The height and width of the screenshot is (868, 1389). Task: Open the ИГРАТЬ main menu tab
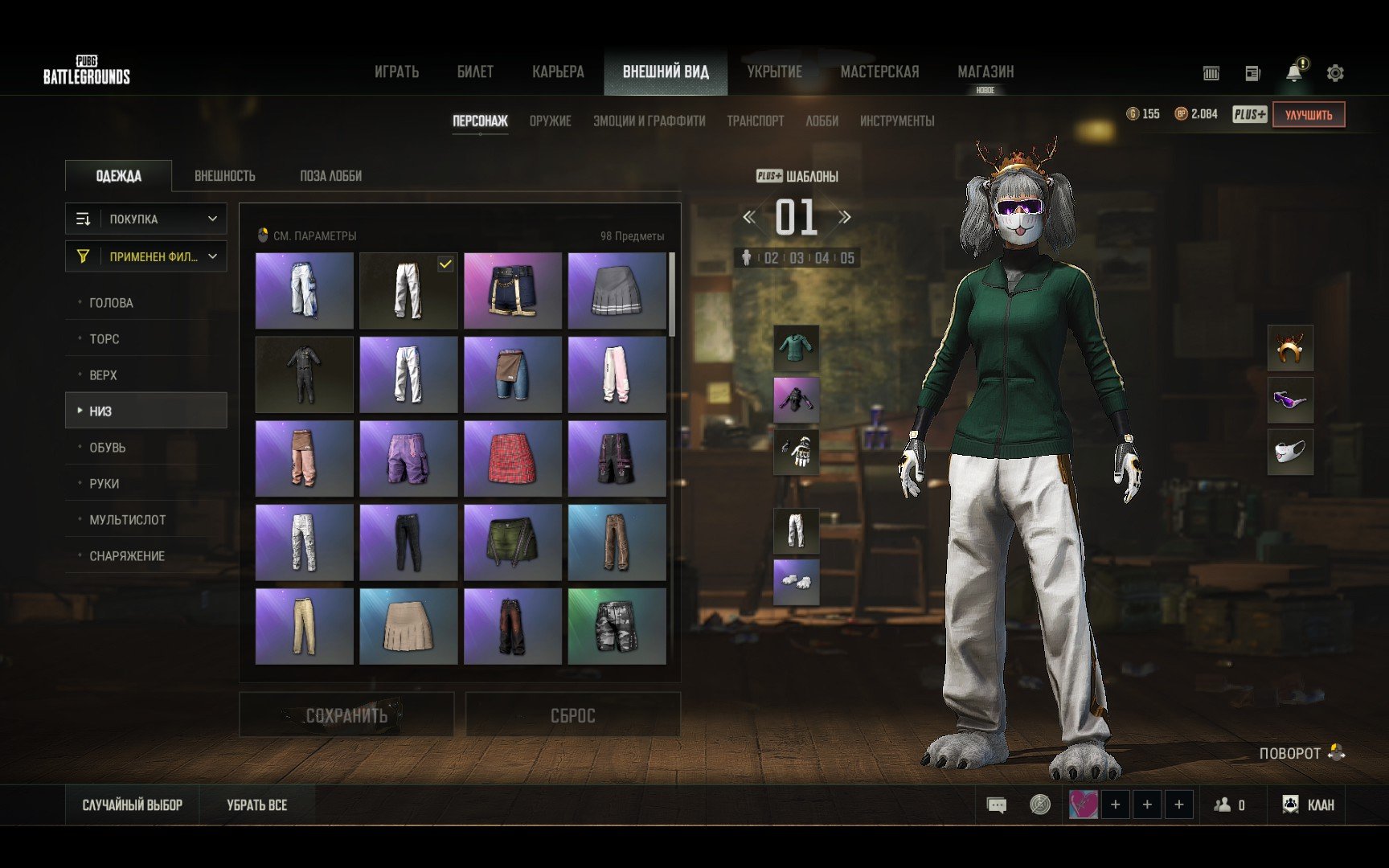[x=396, y=72]
